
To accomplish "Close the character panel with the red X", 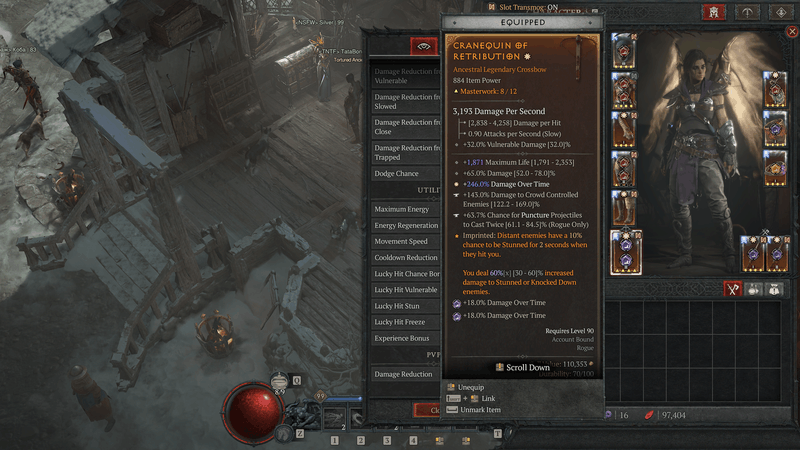I will pyautogui.click(x=792, y=32).
